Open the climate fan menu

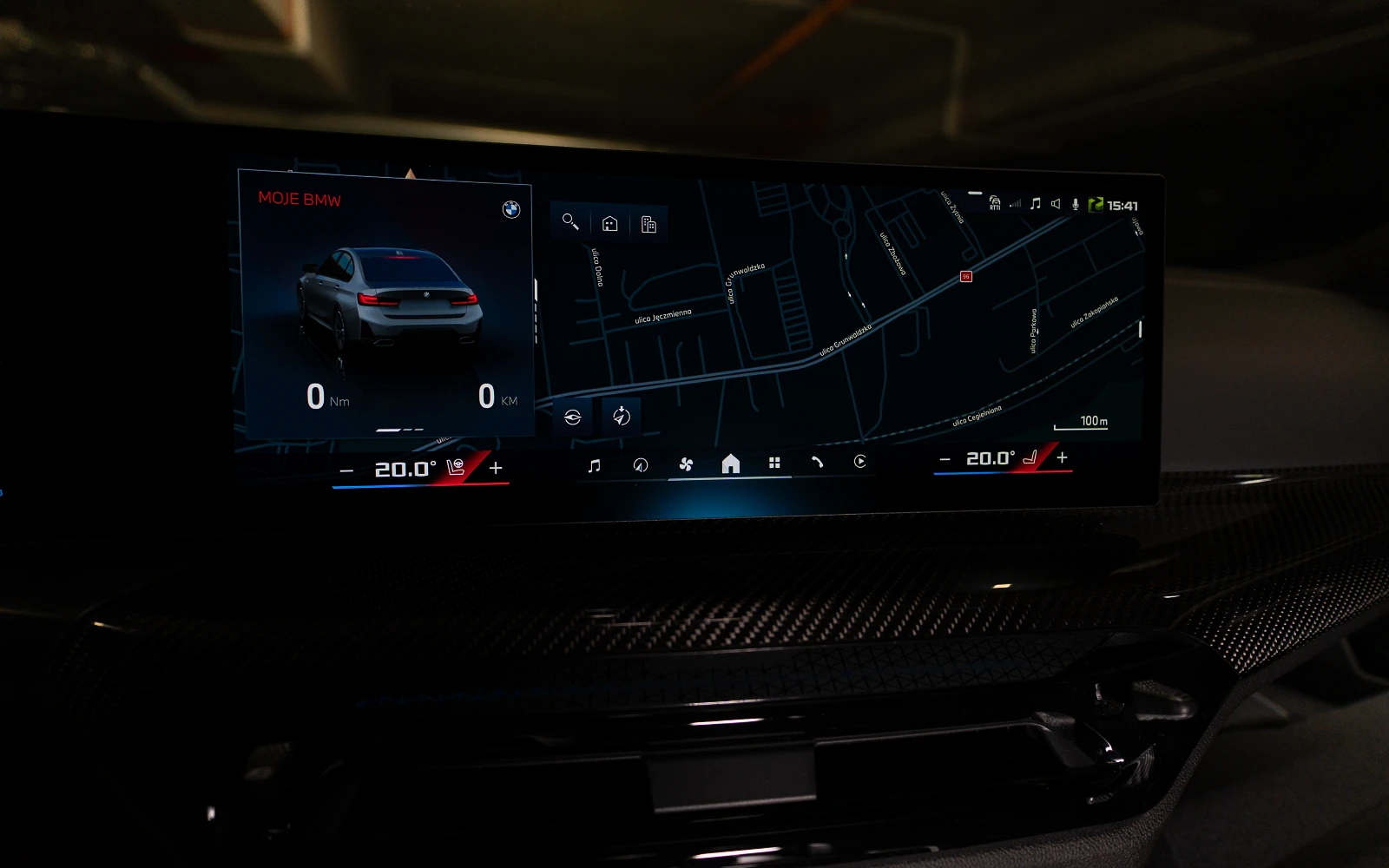pos(686,464)
